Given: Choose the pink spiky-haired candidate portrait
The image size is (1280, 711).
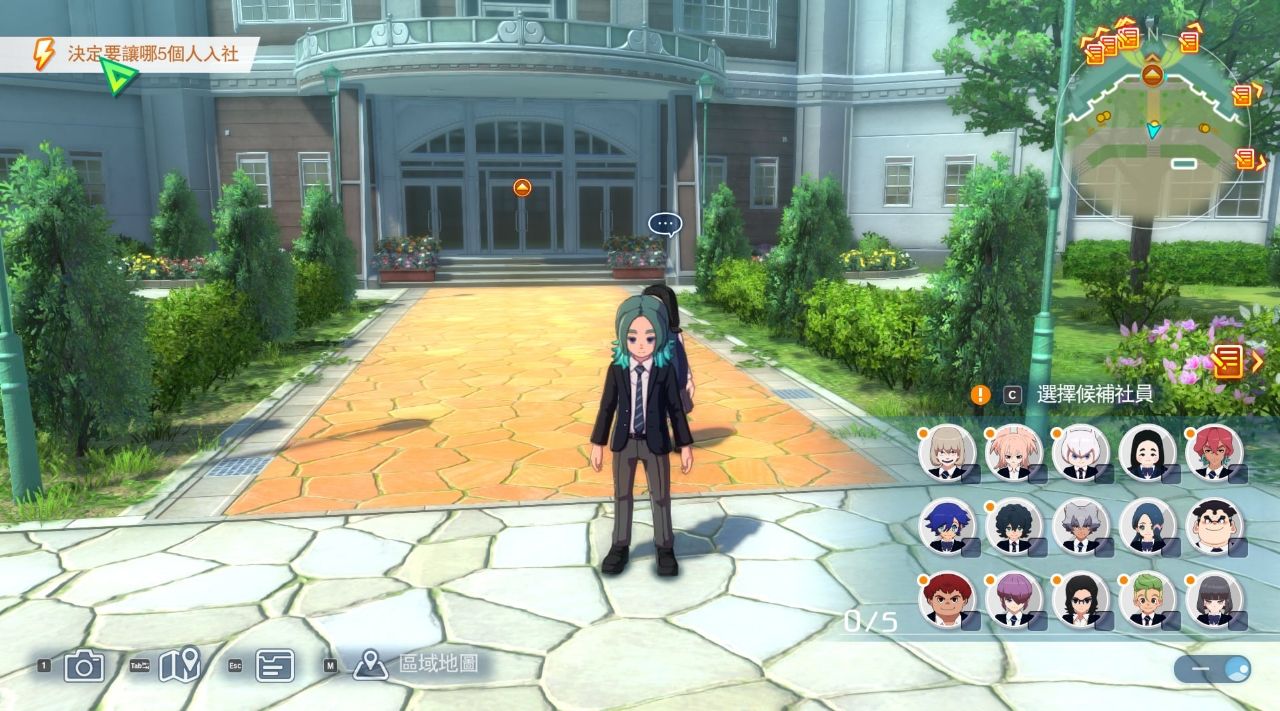Looking at the screenshot, I should click(1013, 453).
